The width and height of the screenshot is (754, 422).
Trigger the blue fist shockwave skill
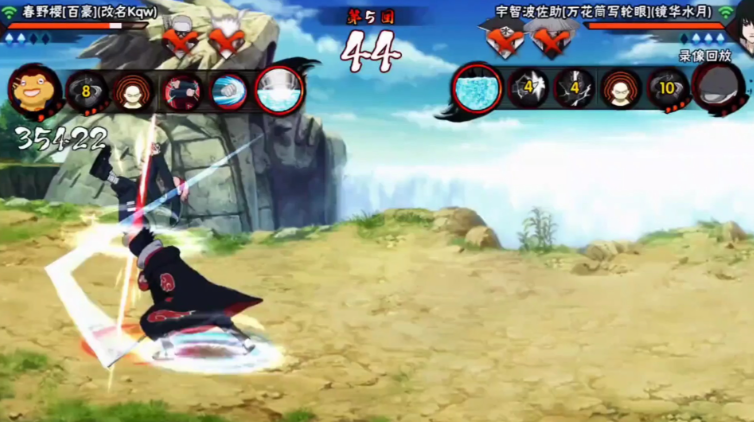[230, 92]
